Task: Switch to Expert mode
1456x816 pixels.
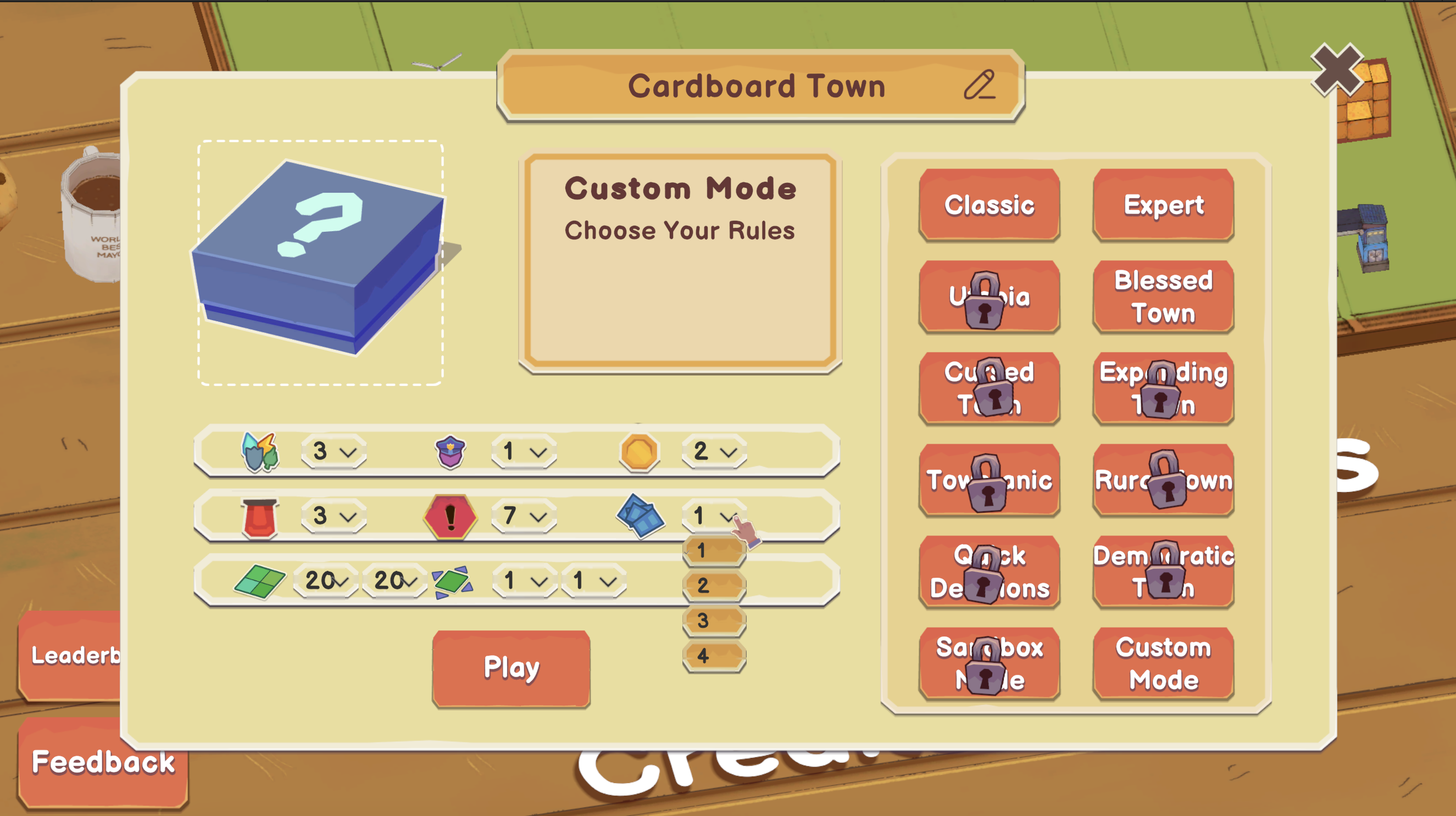Action: click(x=1163, y=205)
